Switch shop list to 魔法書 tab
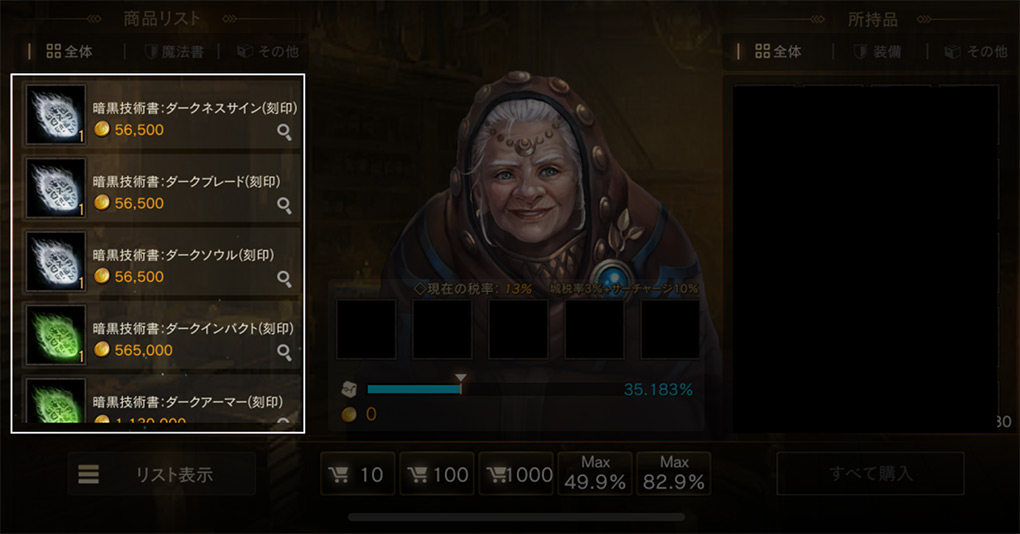 (x=175, y=52)
